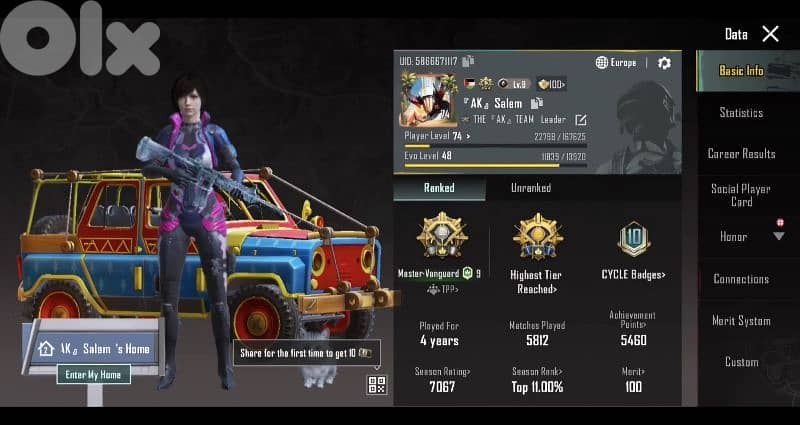The height and width of the screenshot is (425, 800).
Task: Select the Ranked tab
Action: pyautogui.click(x=438, y=187)
